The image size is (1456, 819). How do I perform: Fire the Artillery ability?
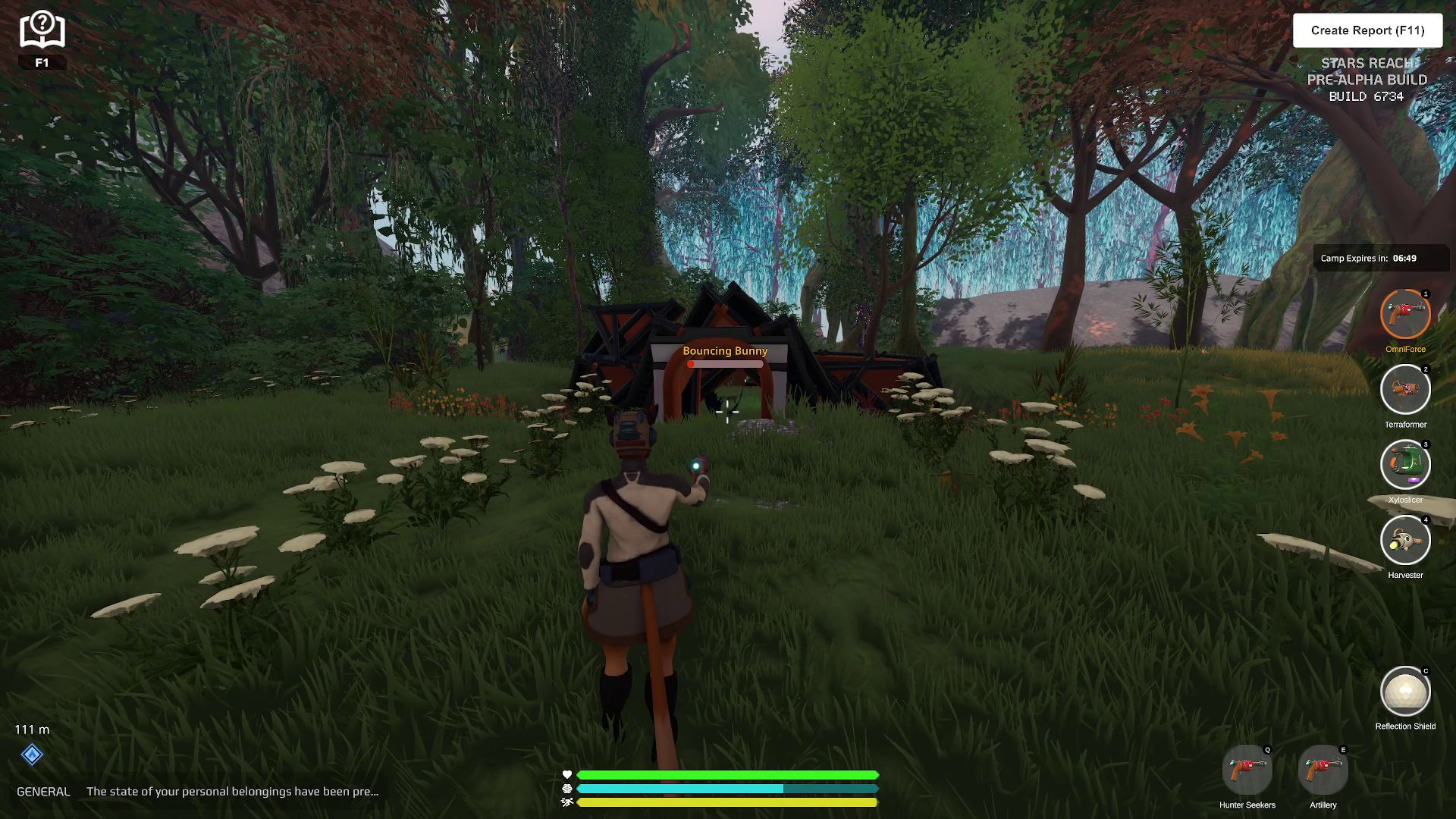pos(1323,770)
